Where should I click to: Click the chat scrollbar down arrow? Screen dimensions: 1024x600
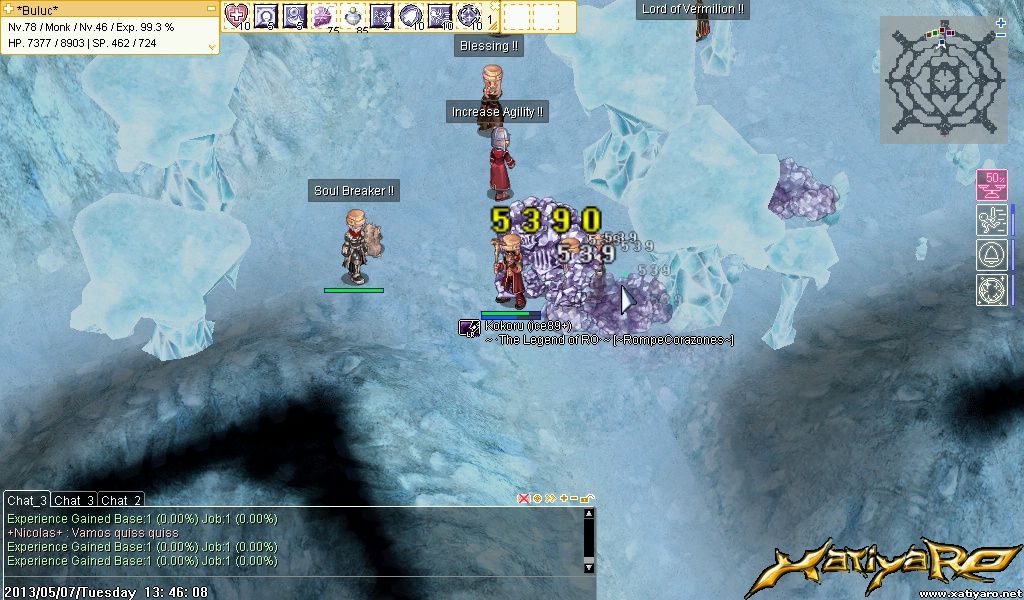pos(589,567)
